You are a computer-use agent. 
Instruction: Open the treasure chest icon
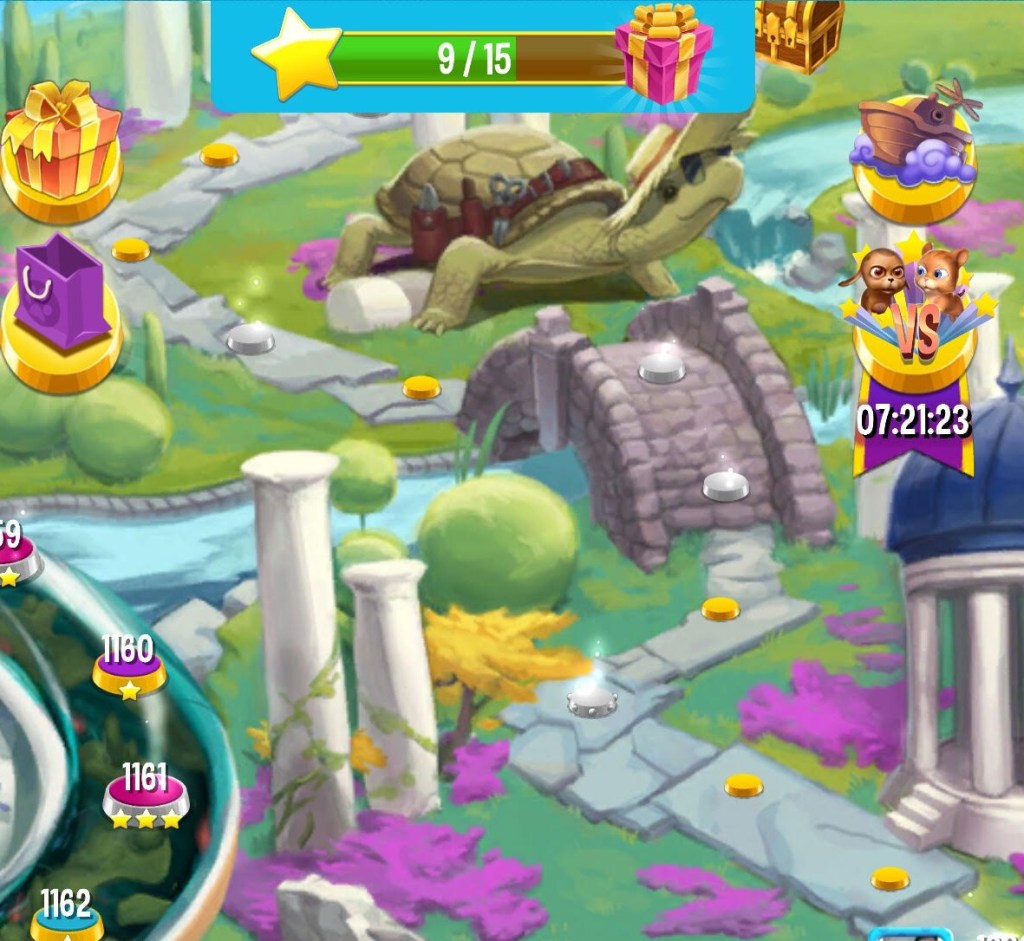(x=798, y=32)
